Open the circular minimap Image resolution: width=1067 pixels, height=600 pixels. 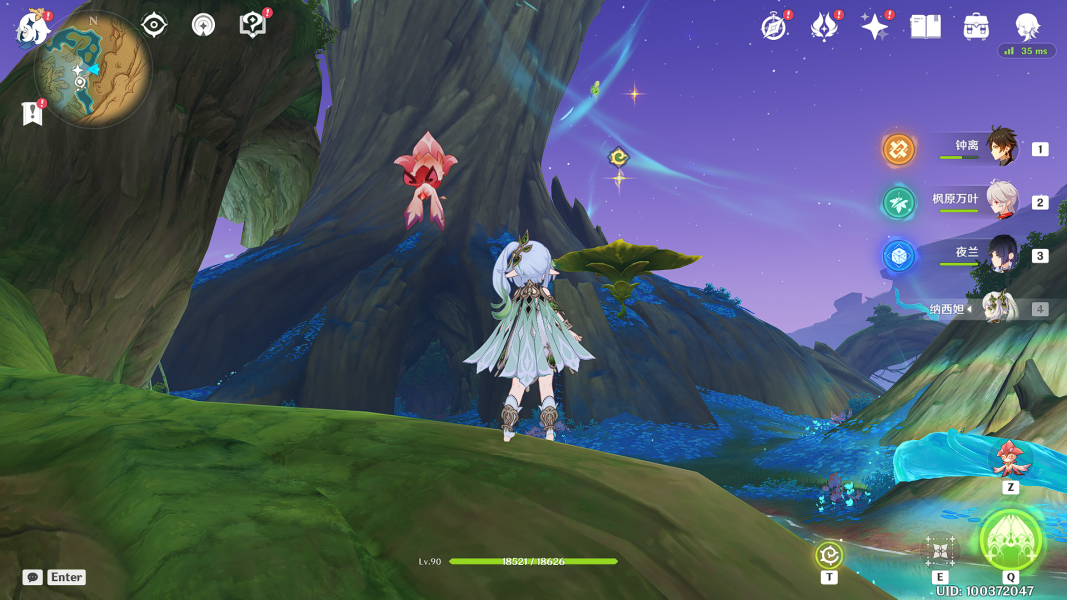93,69
